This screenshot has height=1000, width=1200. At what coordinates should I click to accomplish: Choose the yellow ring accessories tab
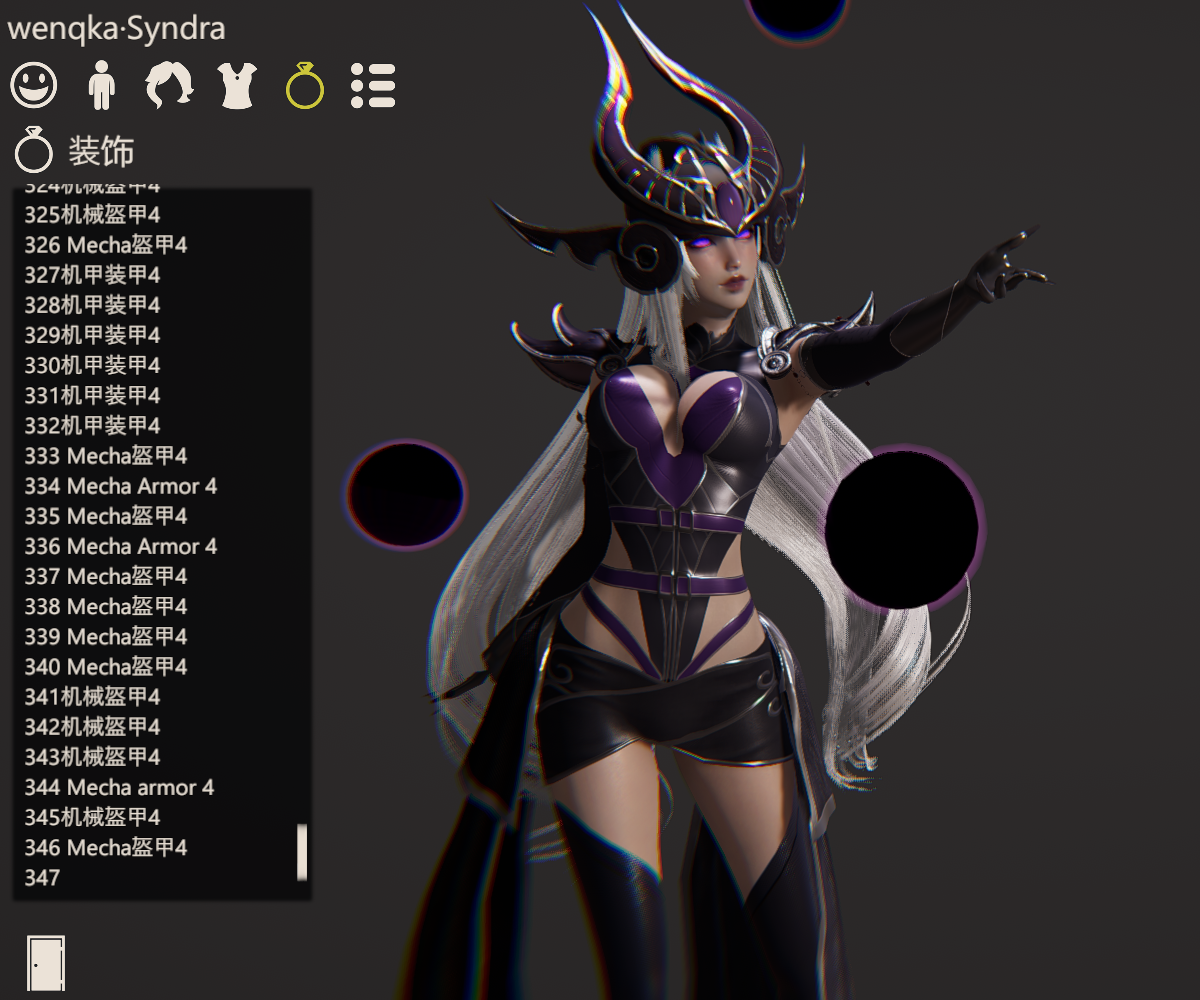305,85
